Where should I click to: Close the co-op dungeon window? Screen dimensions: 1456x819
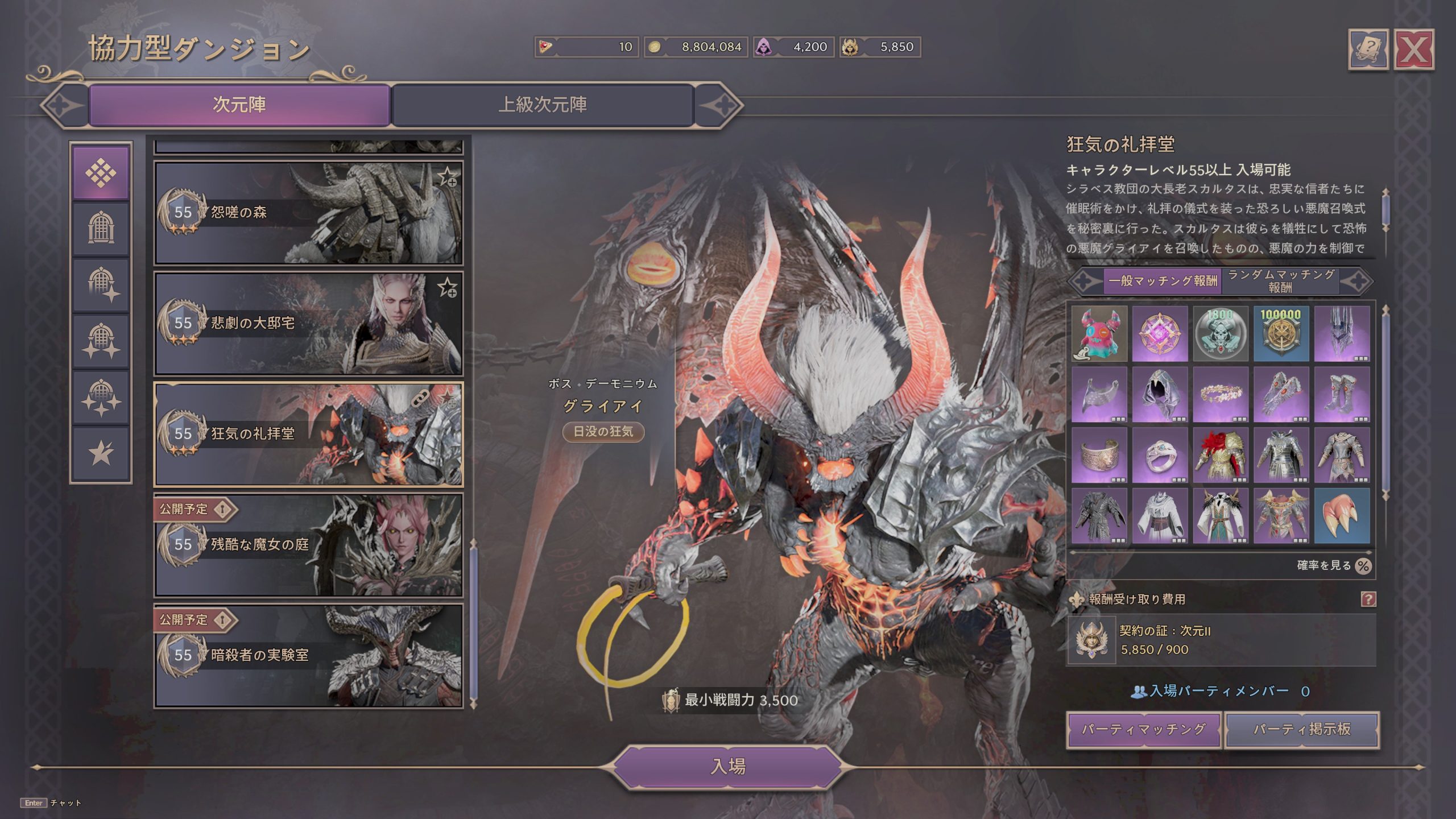[x=1413, y=50]
